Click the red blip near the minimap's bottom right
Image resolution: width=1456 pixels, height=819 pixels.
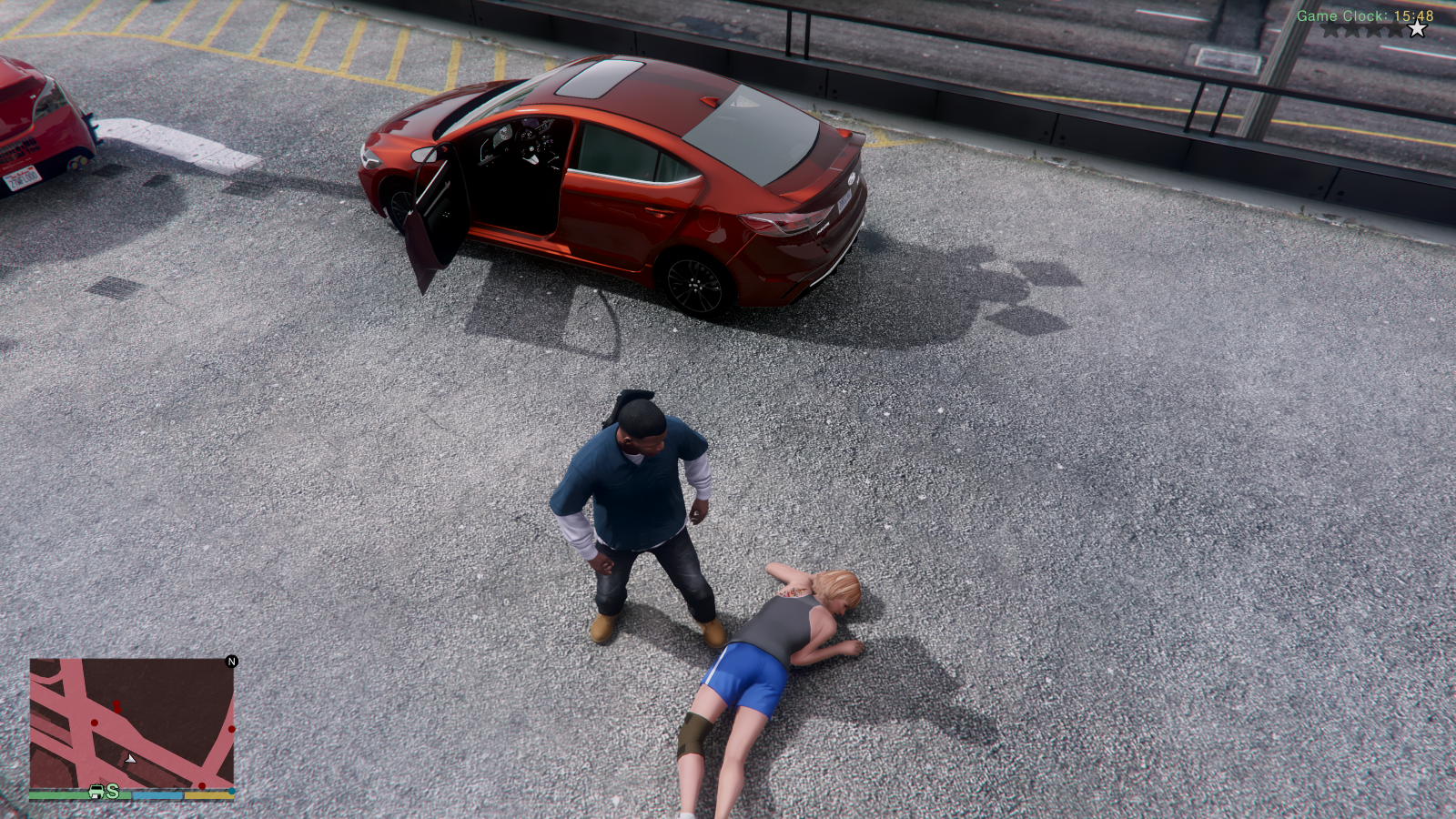[x=202, y=786]
